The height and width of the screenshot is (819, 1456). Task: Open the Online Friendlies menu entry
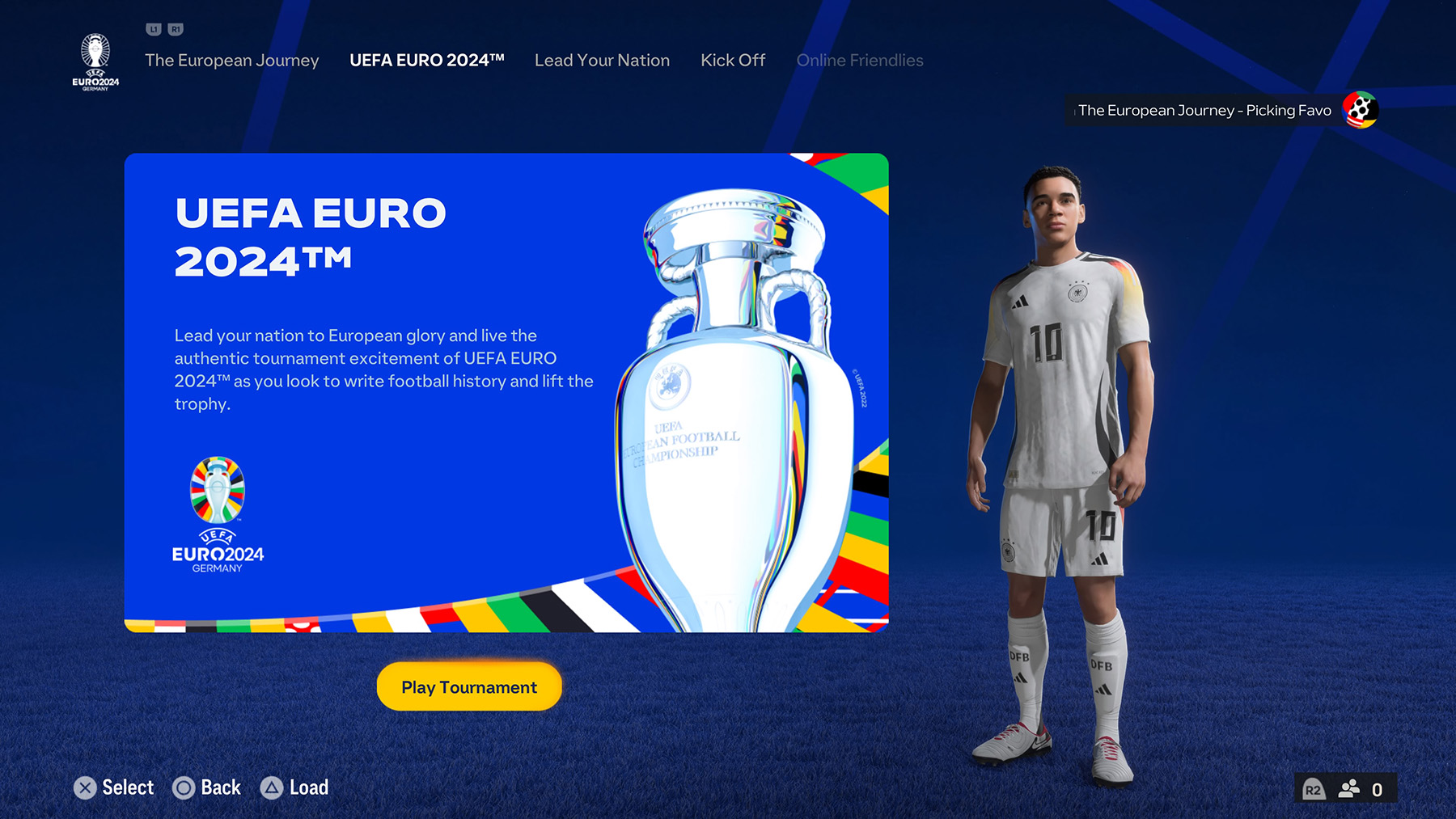pyautogui.click(x=860, y=60)
